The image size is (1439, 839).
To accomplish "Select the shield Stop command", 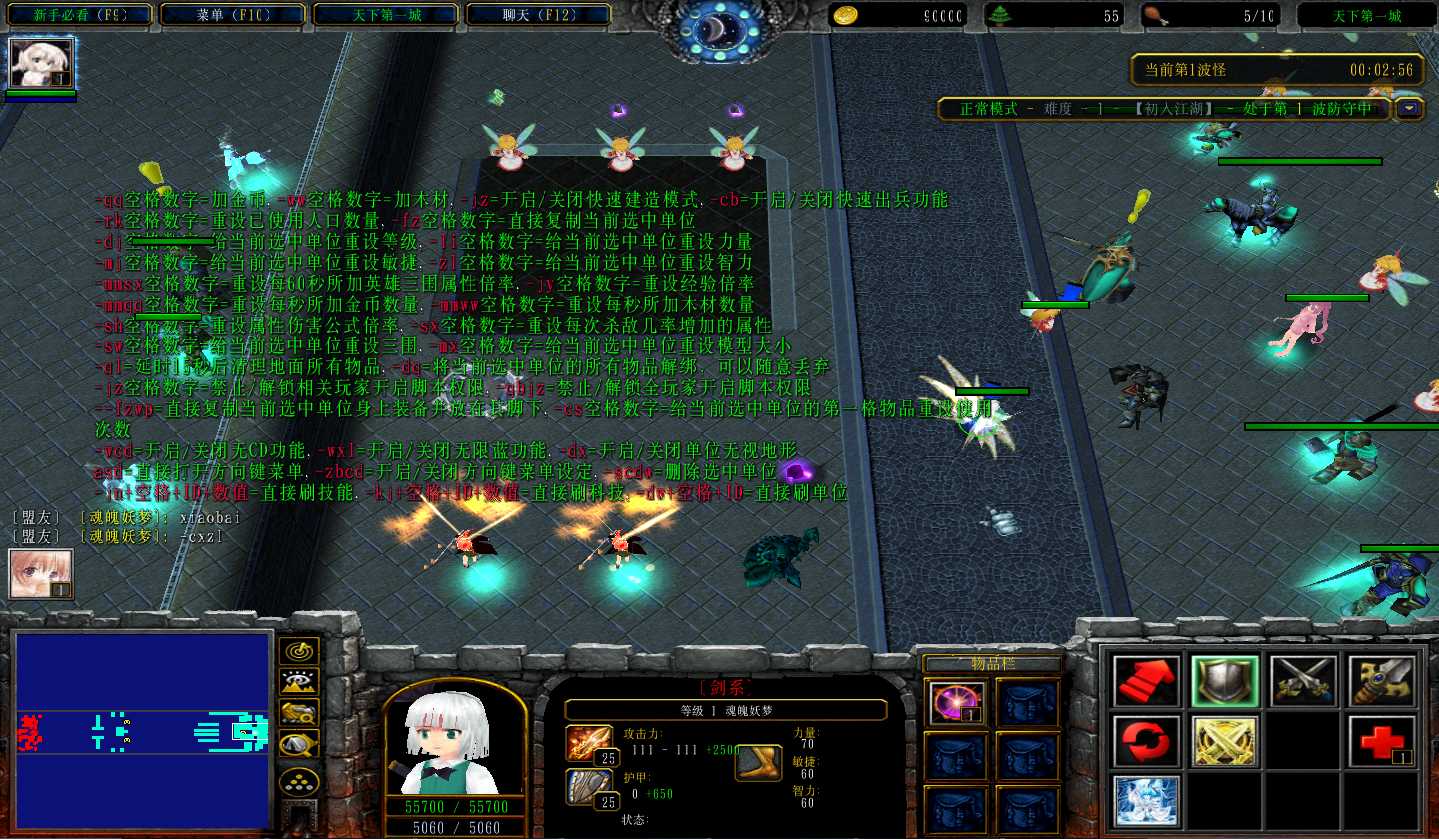I will [1224, 680].
